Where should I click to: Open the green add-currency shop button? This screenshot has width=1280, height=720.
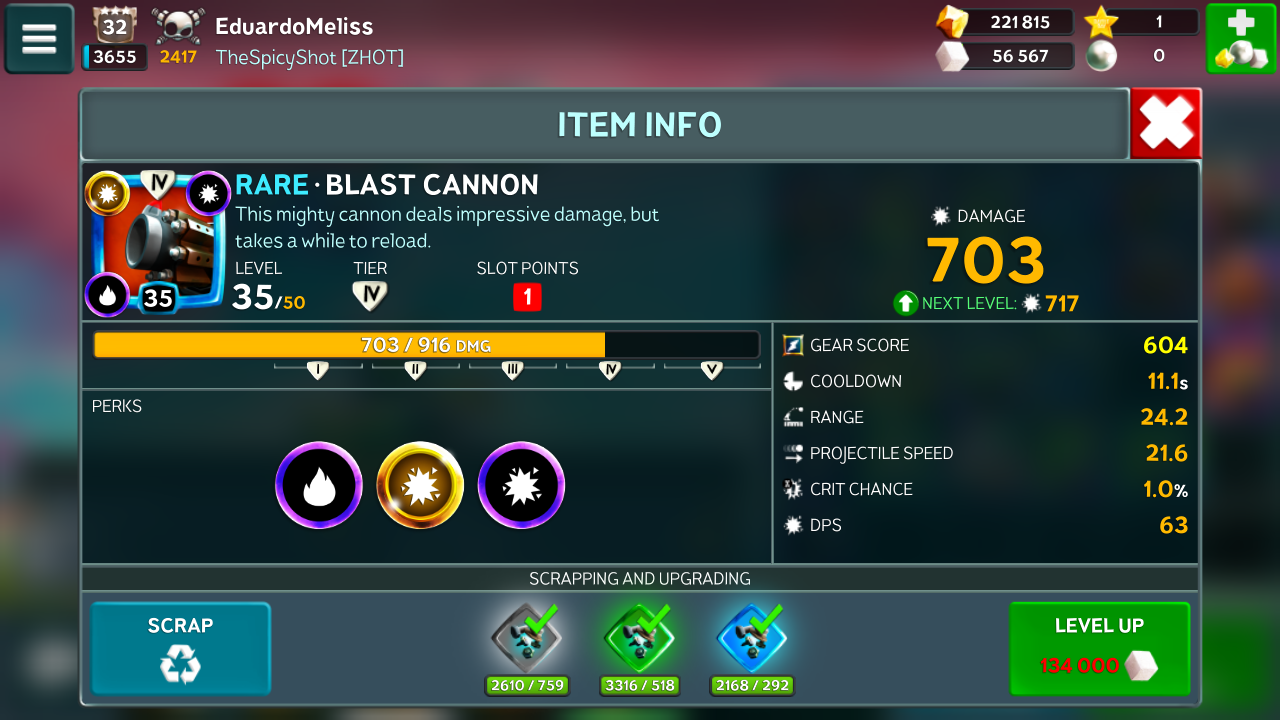click(1239, 39)
